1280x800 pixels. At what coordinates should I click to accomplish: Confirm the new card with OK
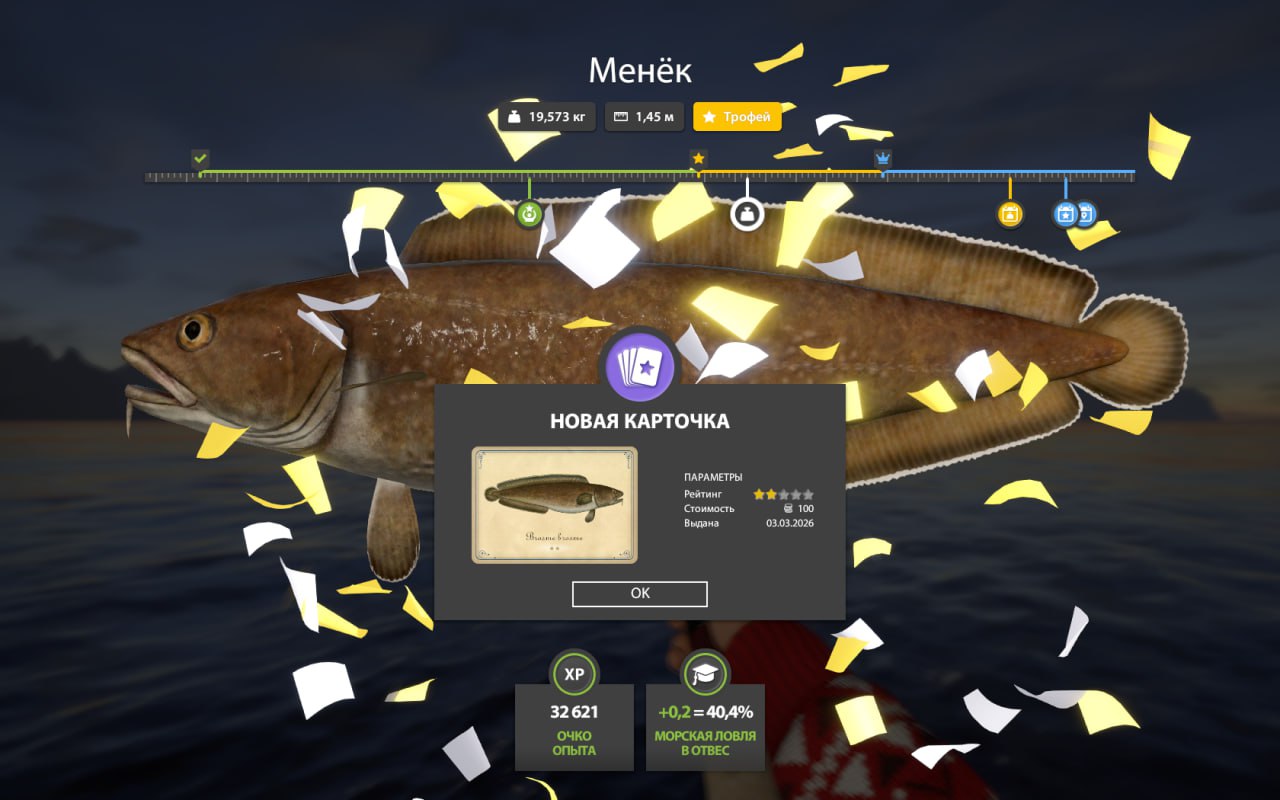pos(640,593)
